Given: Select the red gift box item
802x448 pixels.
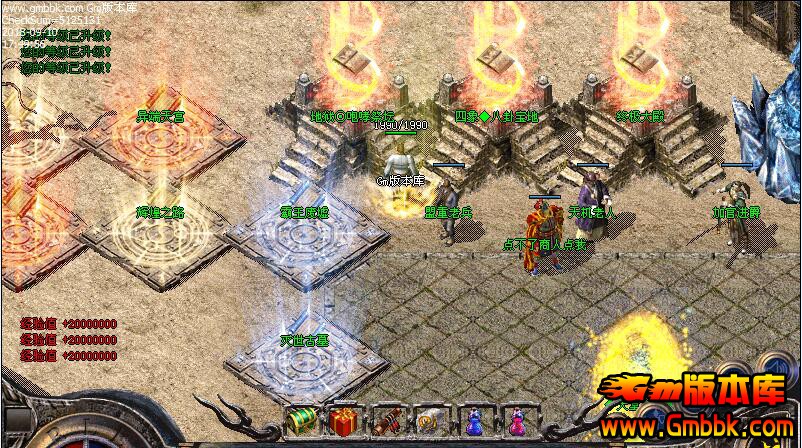Looking at the screenshot, I should (345, 421).
